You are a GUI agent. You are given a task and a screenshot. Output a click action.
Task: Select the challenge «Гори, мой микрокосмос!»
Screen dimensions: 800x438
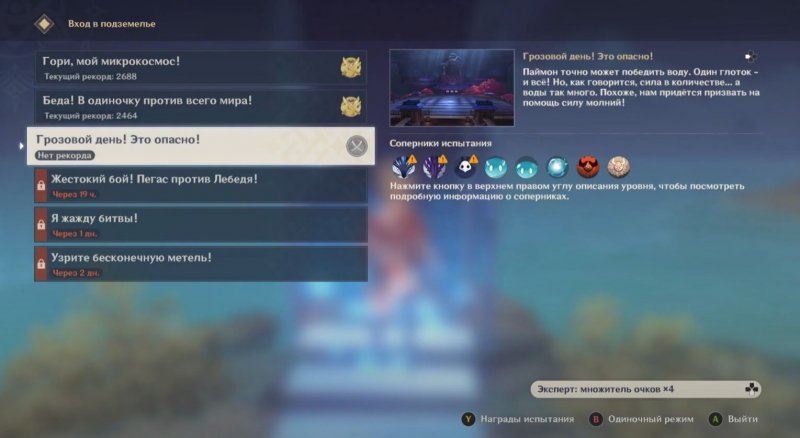tap(200, 67)
